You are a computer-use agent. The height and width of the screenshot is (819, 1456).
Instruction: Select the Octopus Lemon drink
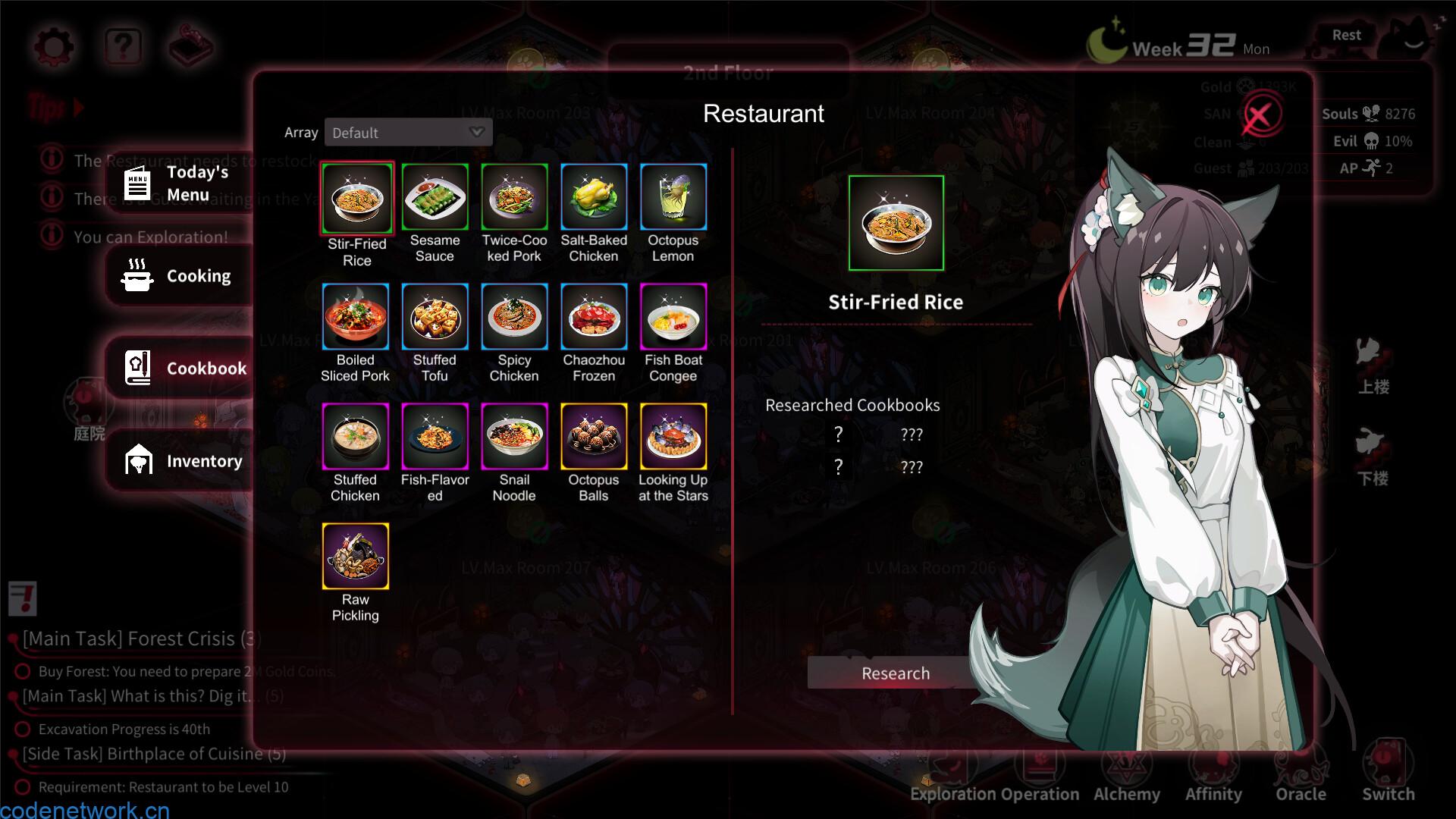pyautogui.click(x=673, y=197)
